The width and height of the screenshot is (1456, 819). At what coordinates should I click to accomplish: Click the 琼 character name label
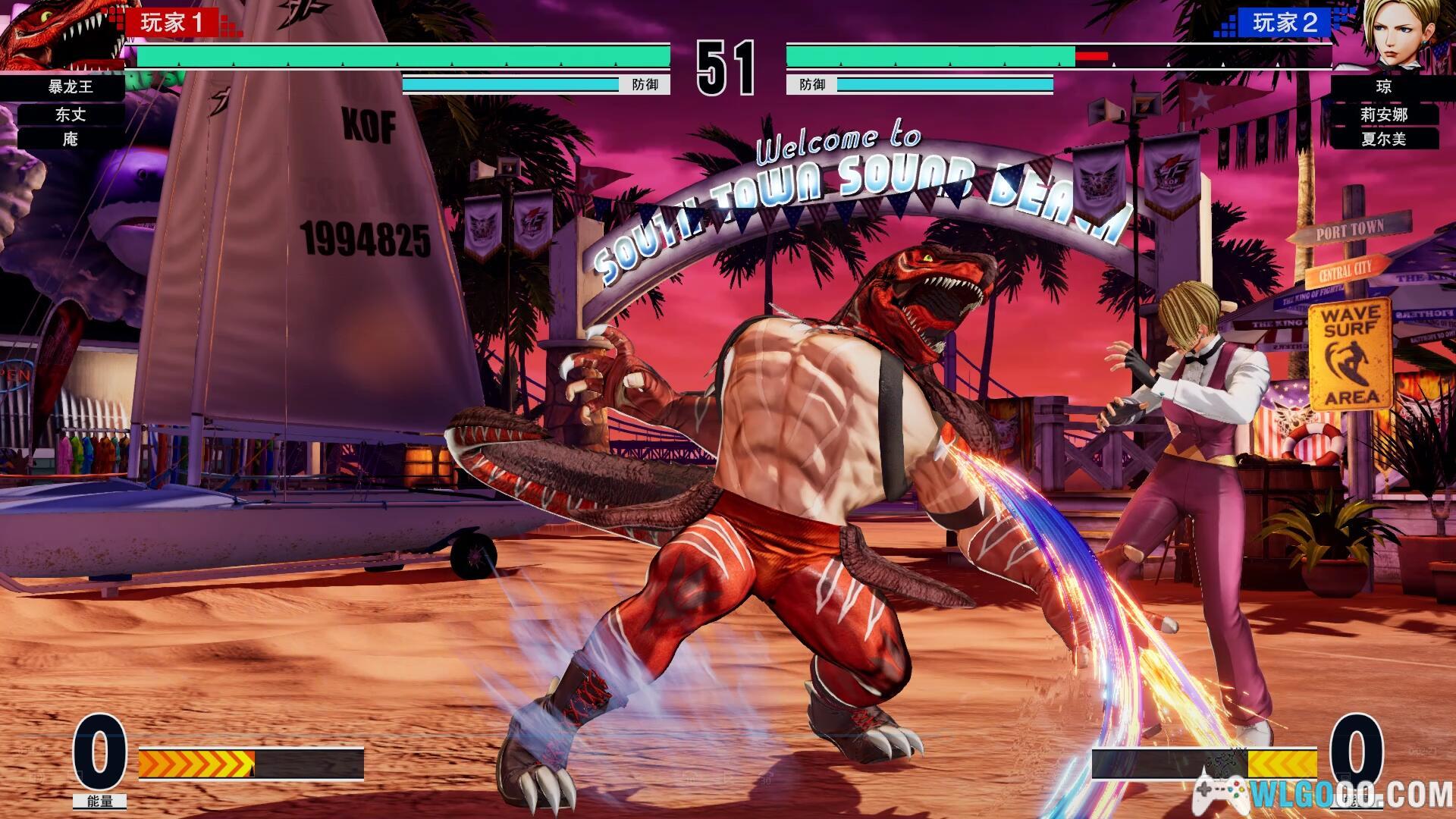1384,86
